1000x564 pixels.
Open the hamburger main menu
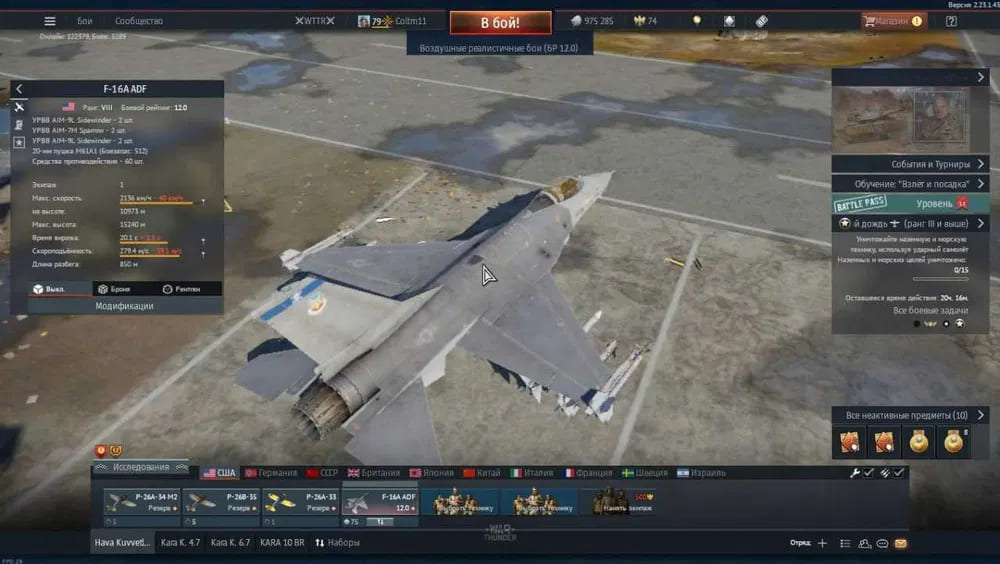tap(79, 21)
